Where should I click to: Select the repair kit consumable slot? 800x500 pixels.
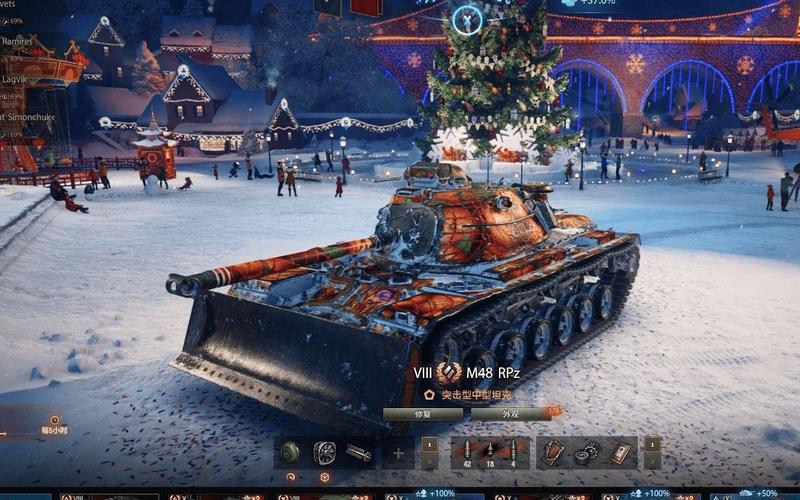[x=586, y=453]
